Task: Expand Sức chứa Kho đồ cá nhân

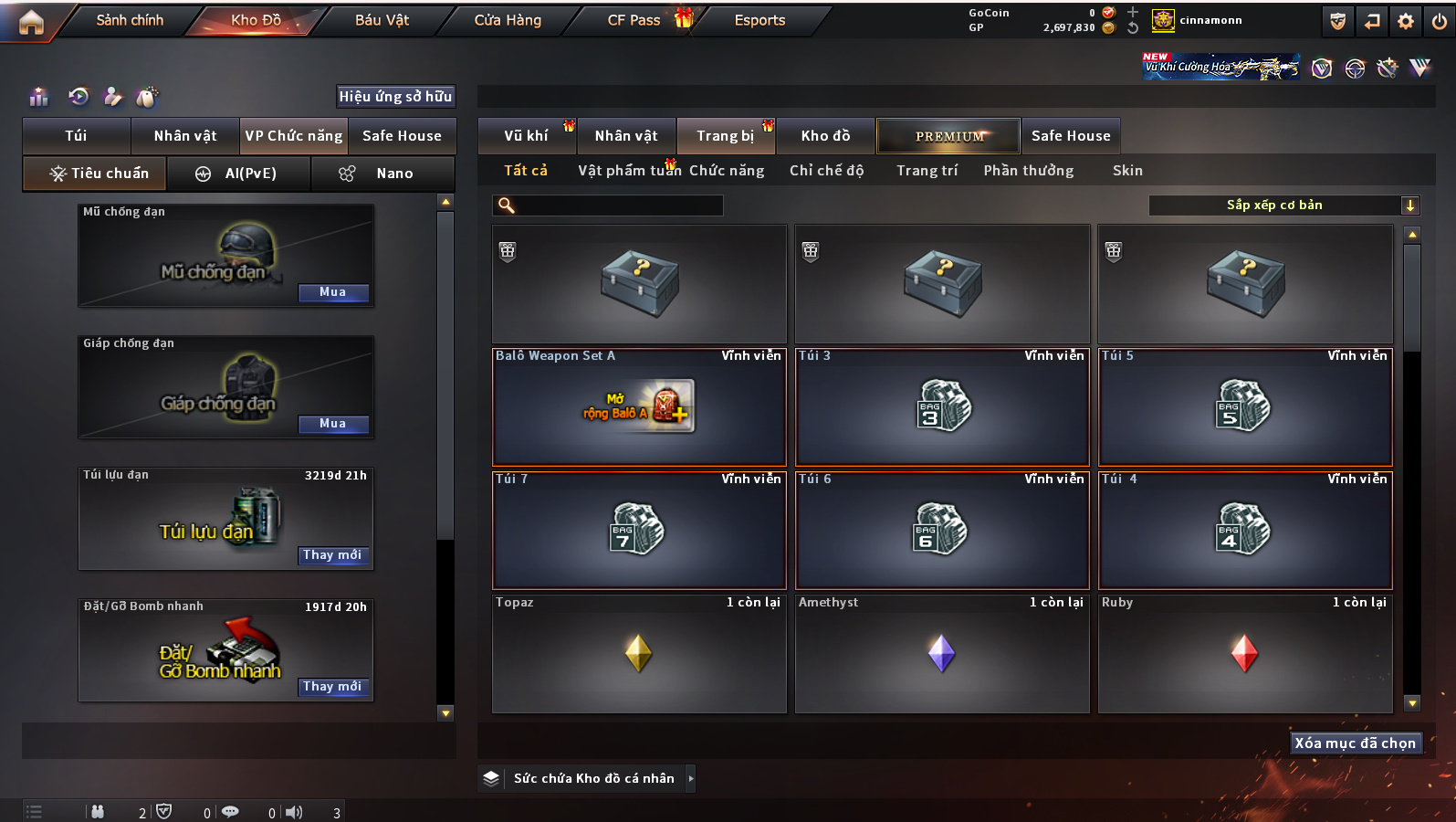Action: pos(691,778)
